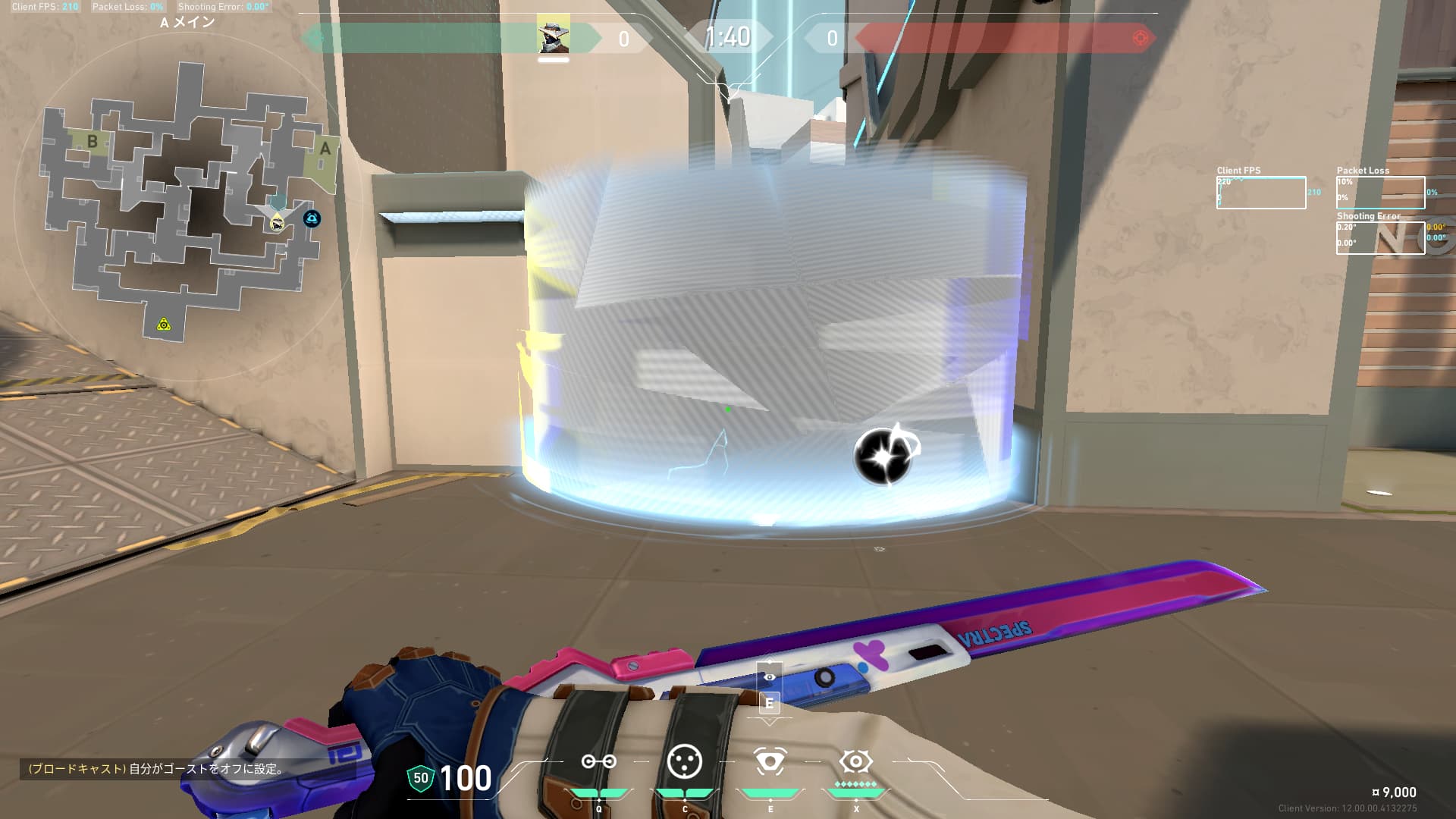Click the B site label on minimap
This screenshot has height=819, width=1456.
93,141
